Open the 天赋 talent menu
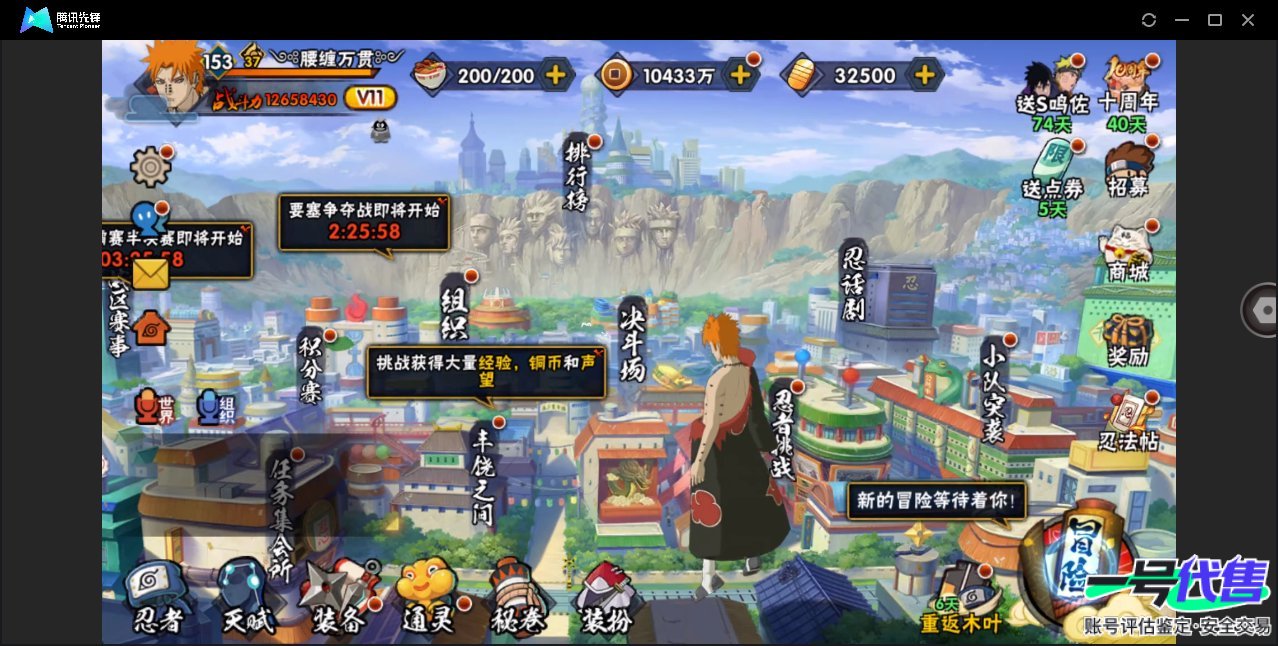 tap(246, 600)
